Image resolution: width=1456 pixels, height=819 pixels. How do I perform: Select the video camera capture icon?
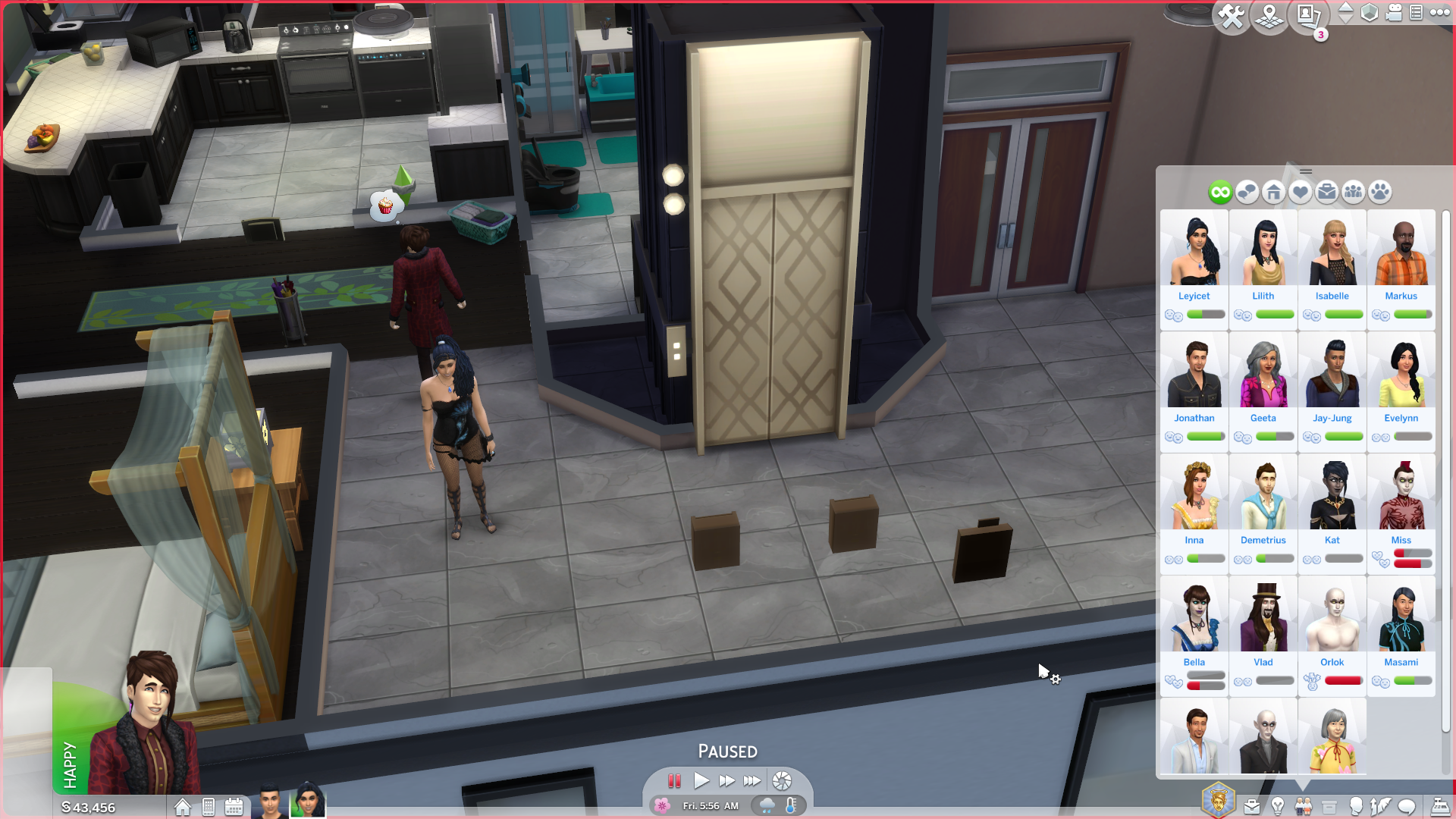[x=1392, y=12]
